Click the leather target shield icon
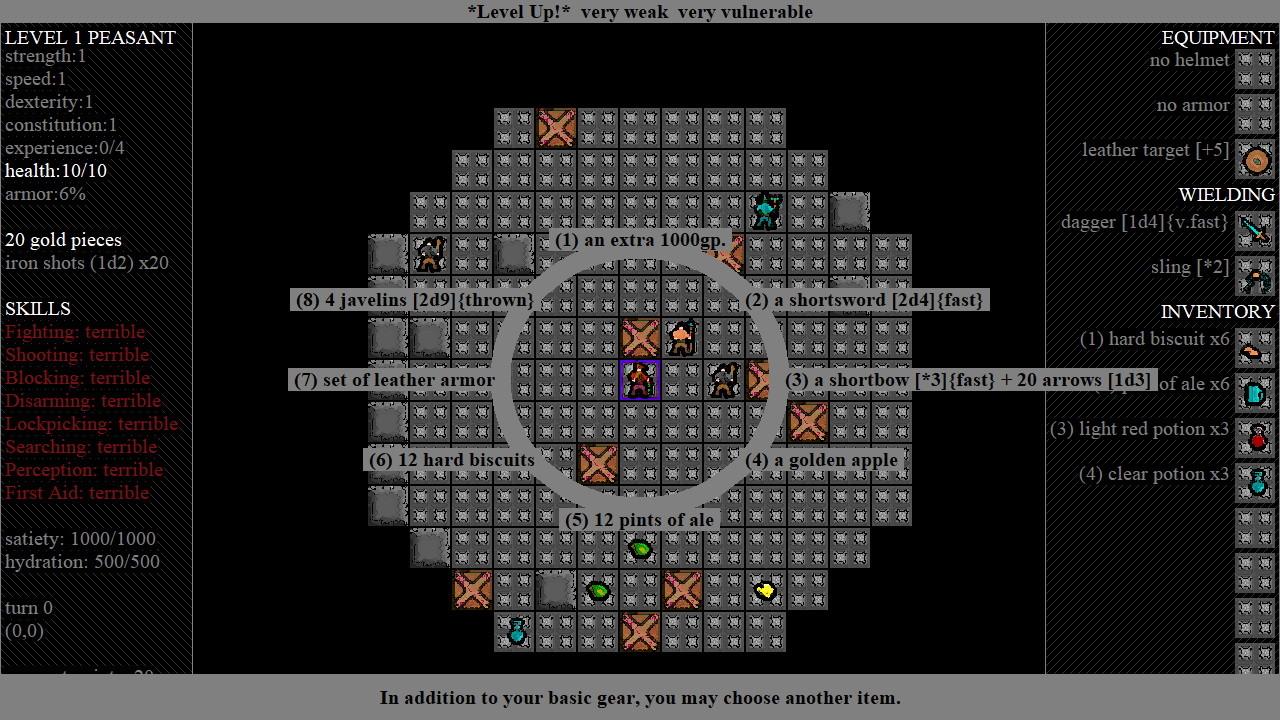The height and width of the screenshot is (720, 1280). 1255,160
